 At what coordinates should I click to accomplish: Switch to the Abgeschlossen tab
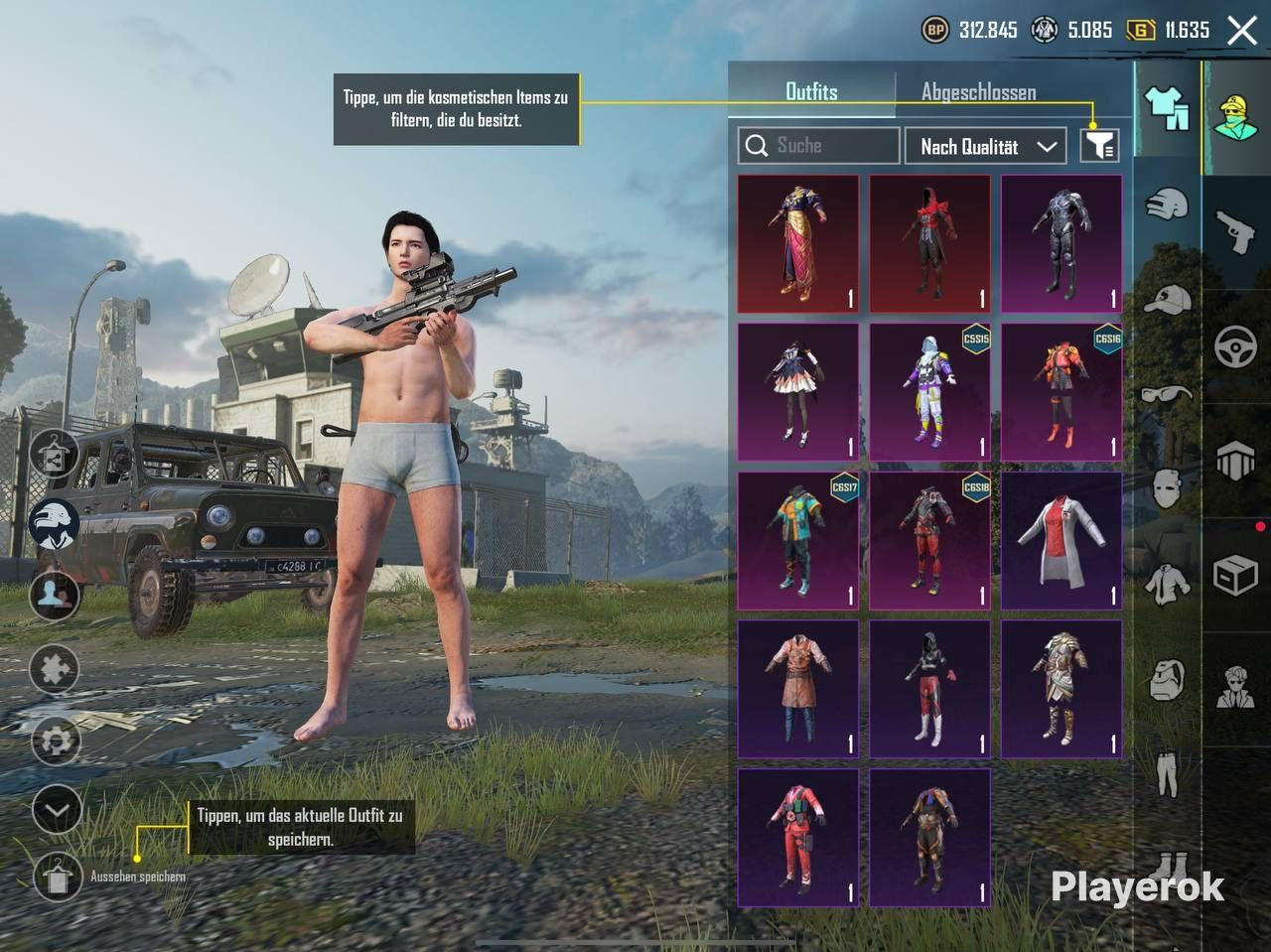[978, 91]
